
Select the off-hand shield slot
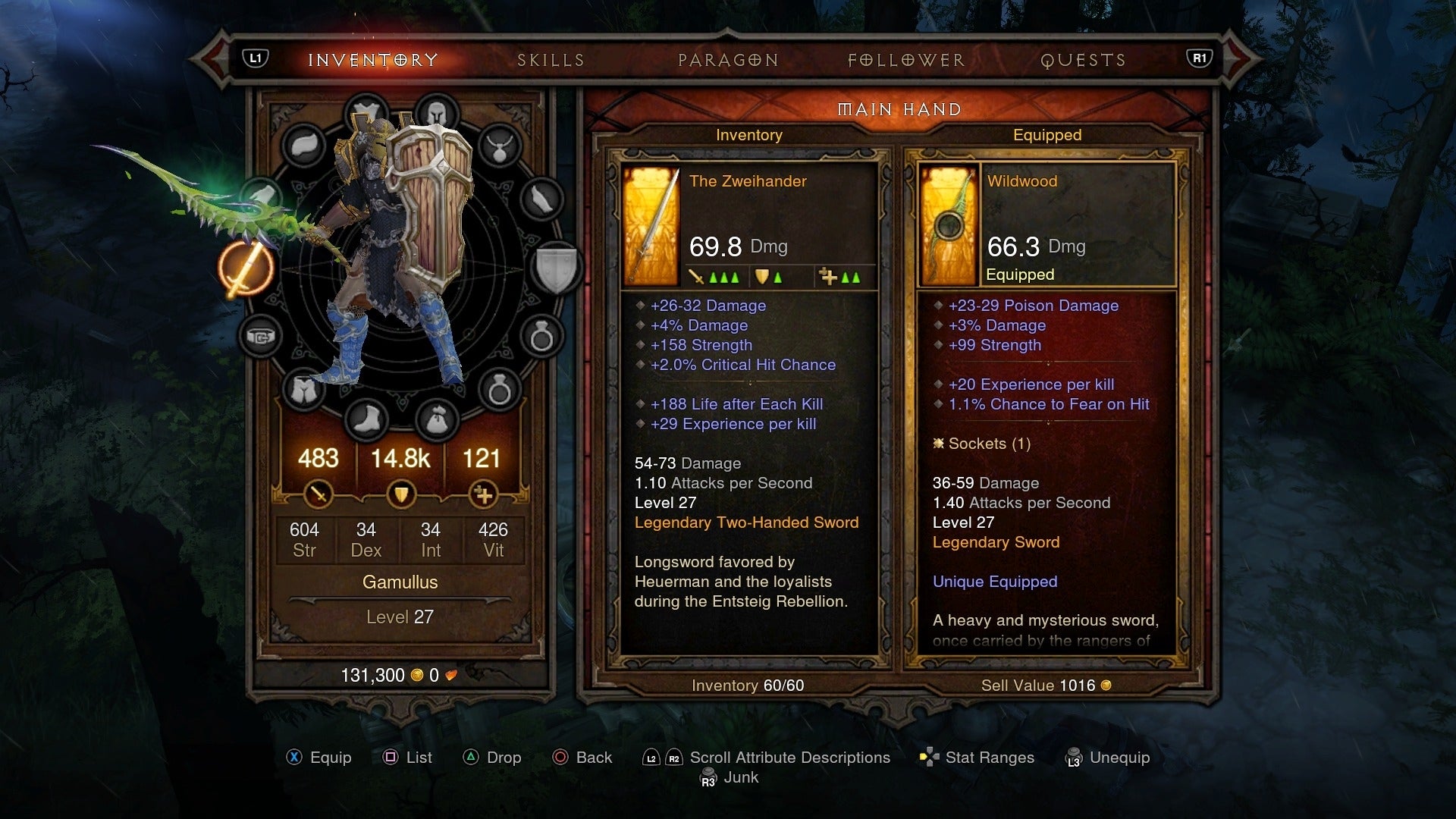click(557, 268)
